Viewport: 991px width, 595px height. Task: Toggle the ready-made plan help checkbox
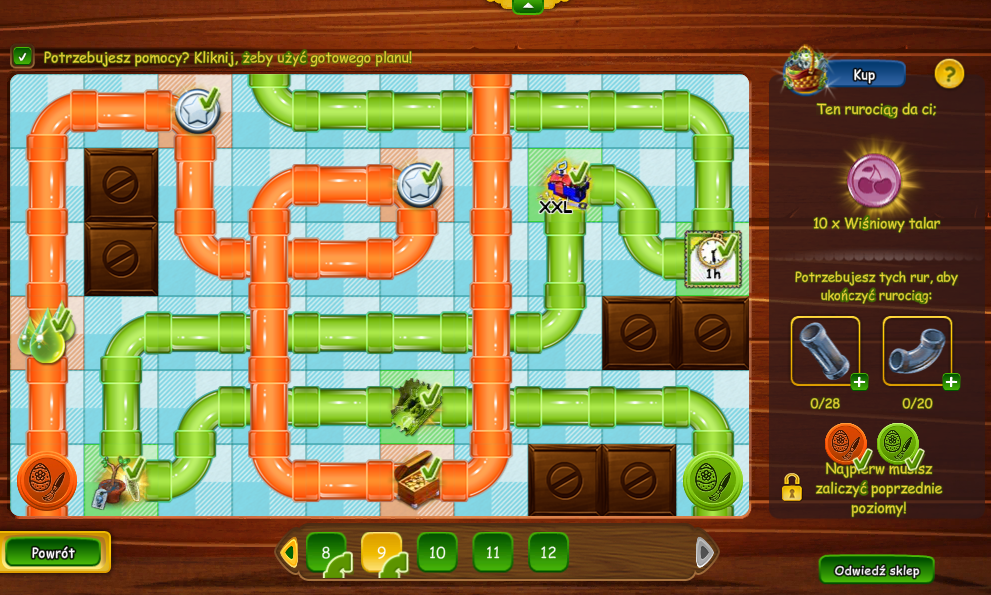(x=22, y=57)
